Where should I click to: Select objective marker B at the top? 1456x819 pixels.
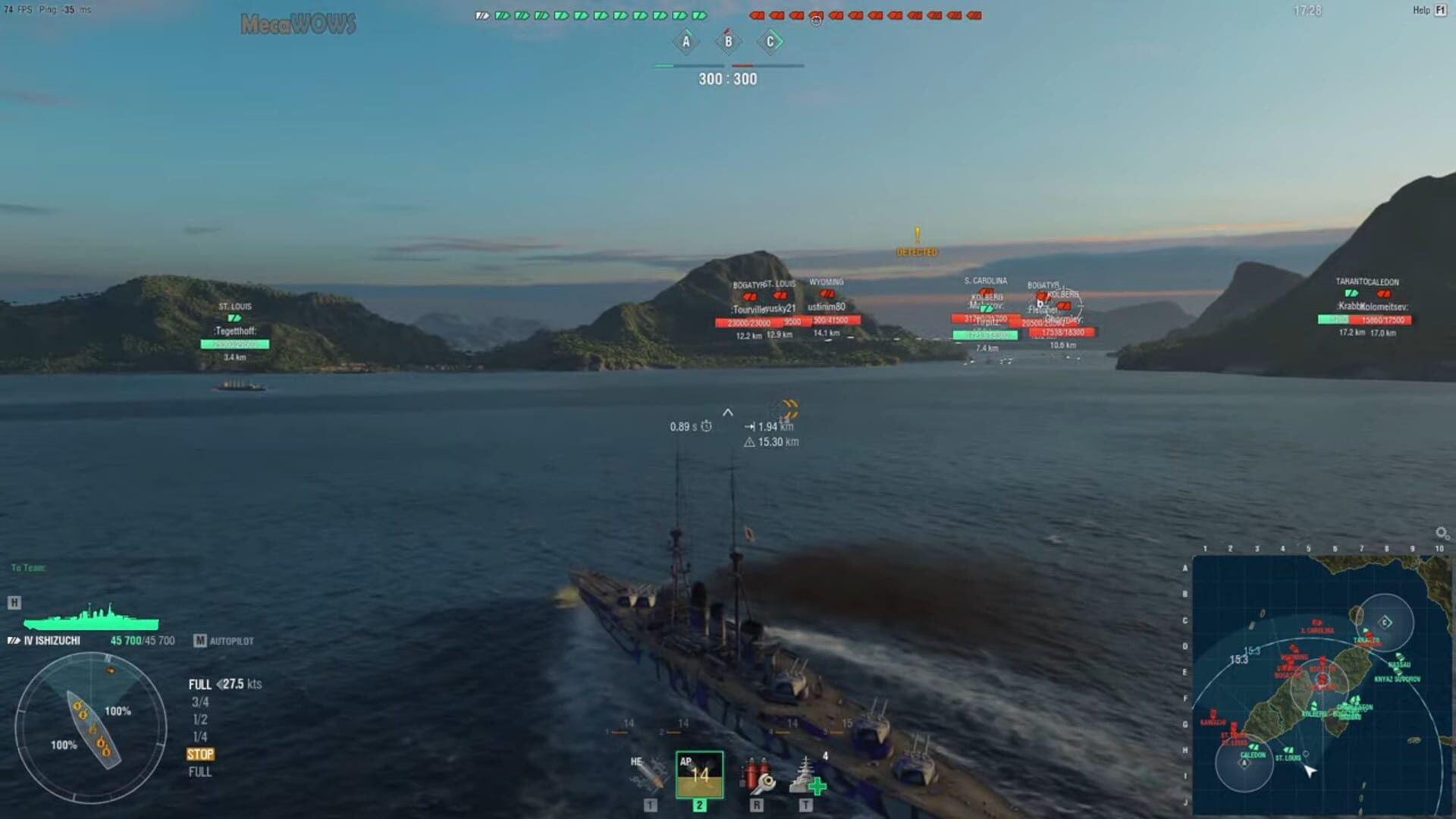tap(728, 42)
